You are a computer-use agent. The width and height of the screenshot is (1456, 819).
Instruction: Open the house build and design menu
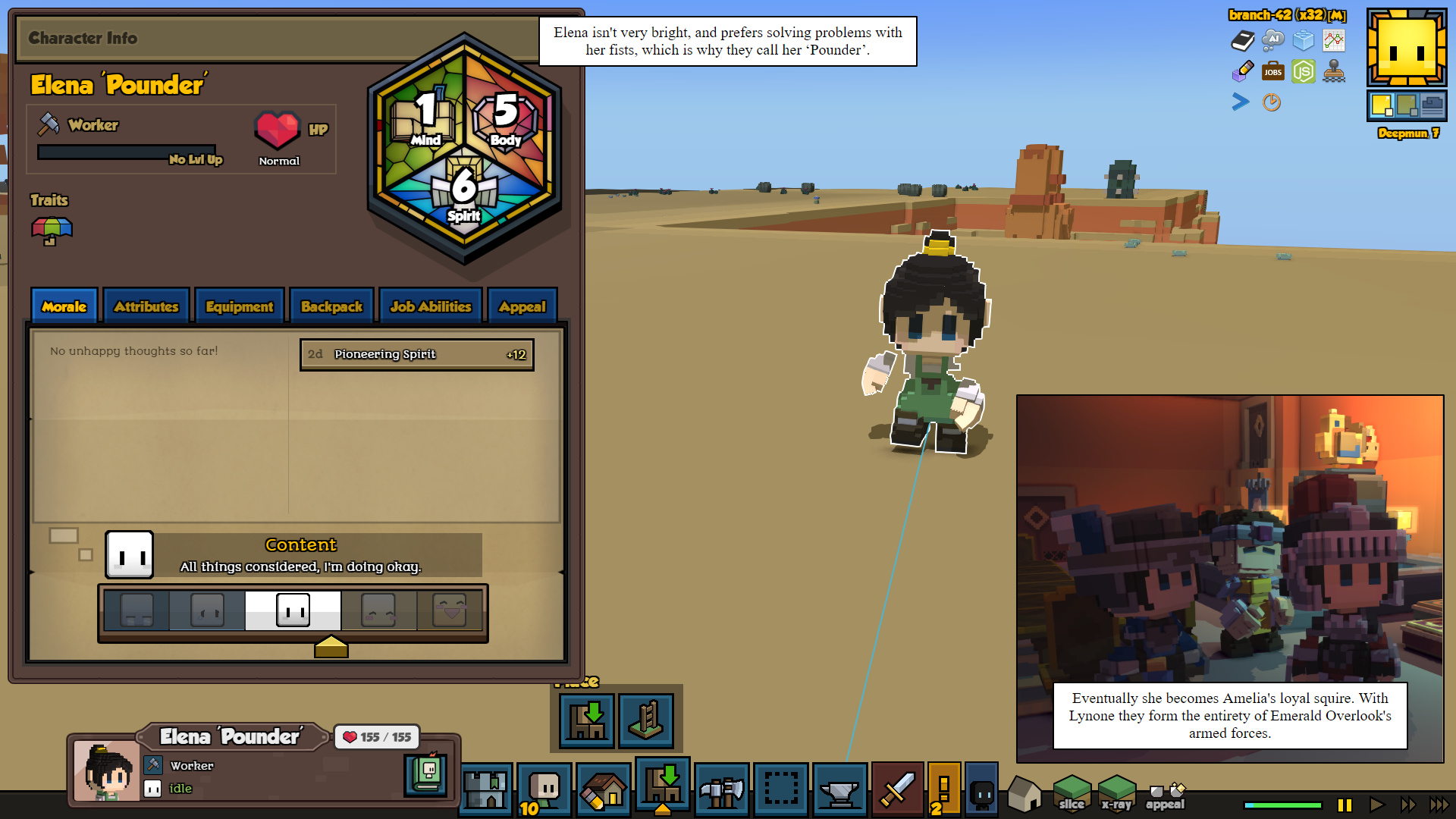pos(604,790)
